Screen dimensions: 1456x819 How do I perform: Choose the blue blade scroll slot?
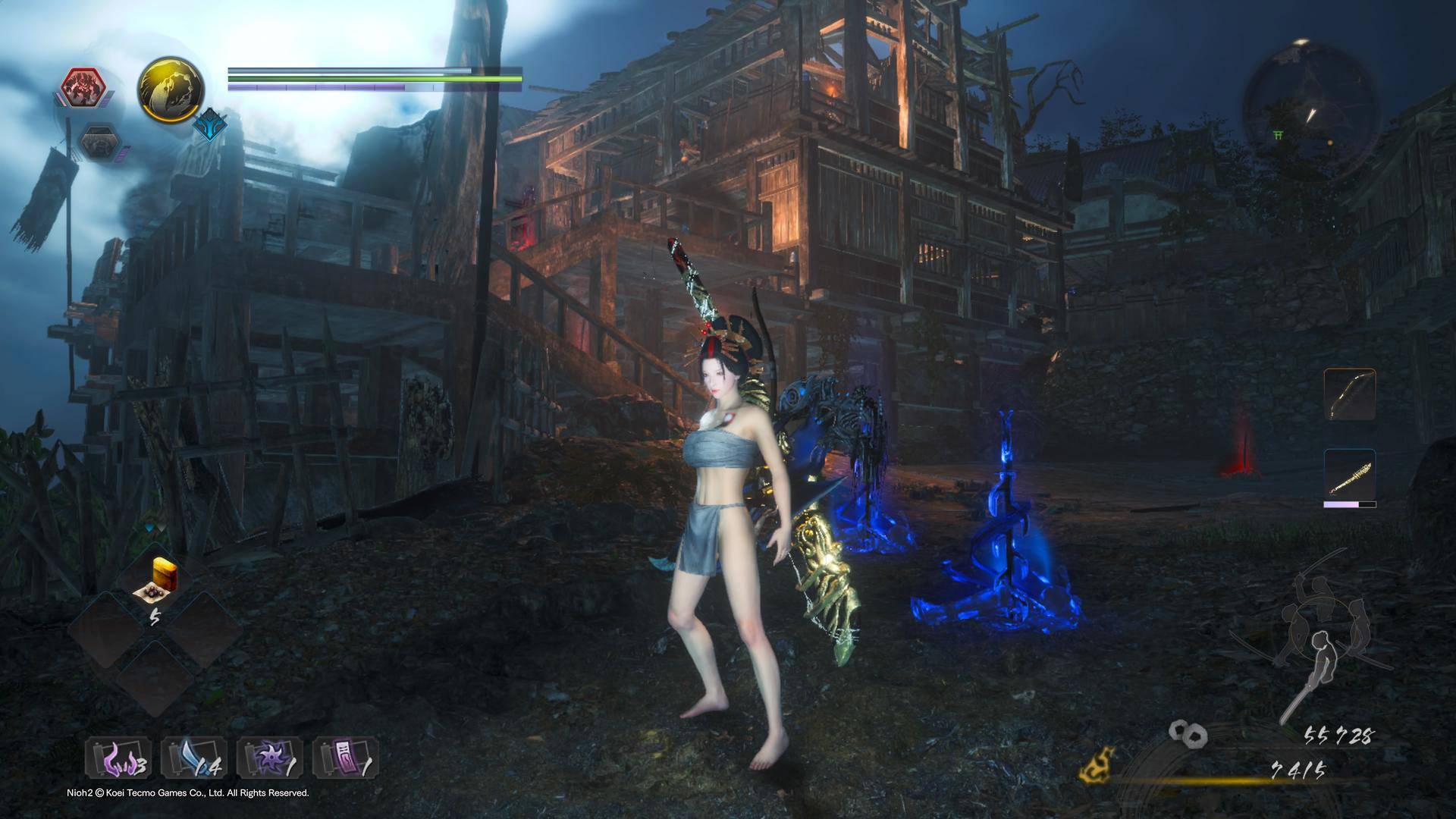[194, 758]
